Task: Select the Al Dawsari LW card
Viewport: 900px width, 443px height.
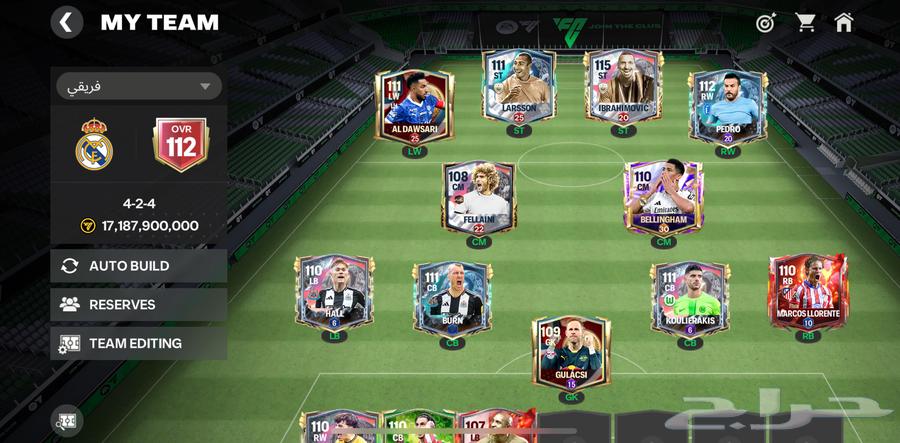Action: (x=414, y=106)
